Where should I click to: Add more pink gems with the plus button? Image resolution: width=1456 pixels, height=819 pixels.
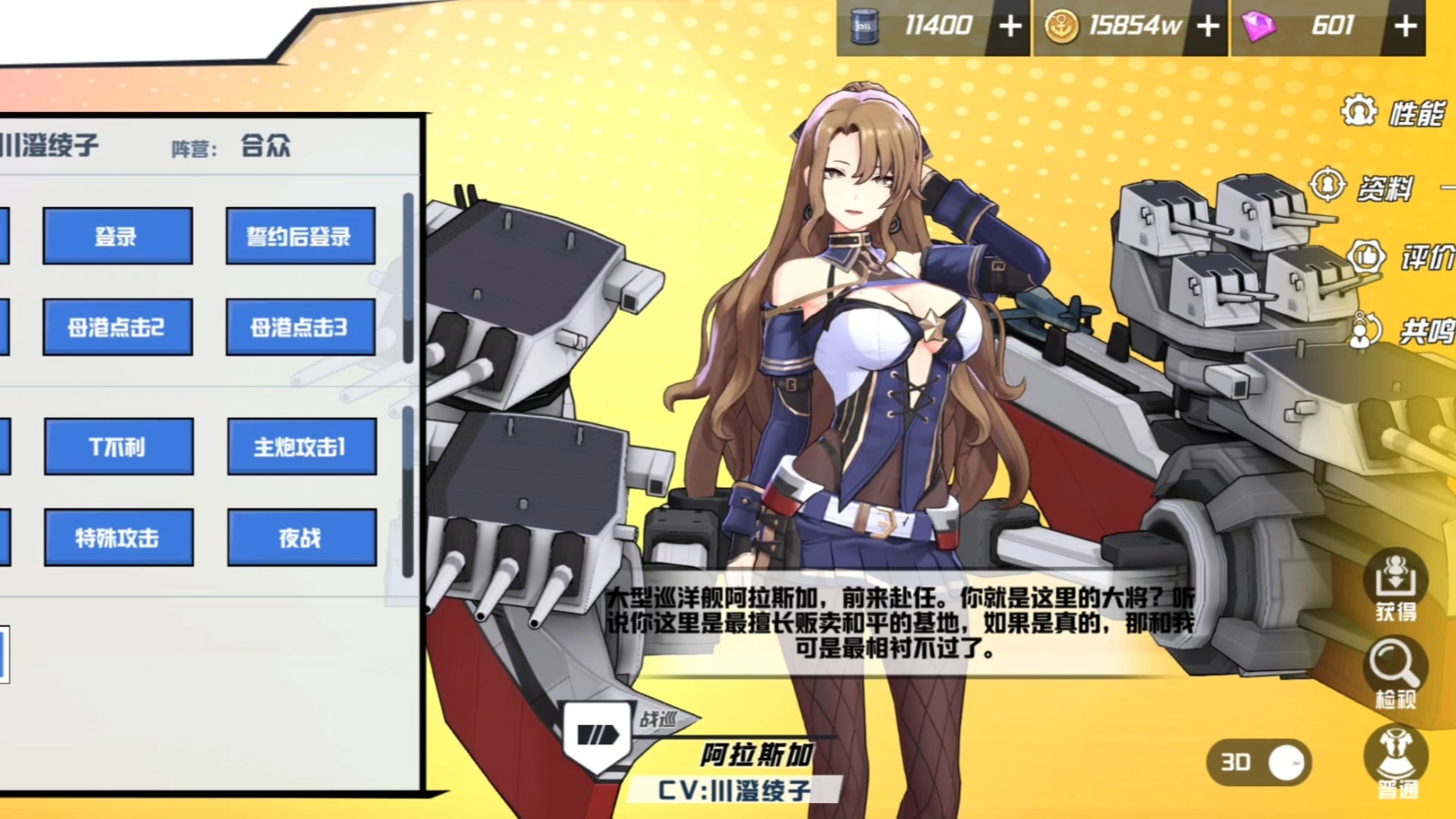[x=1405, y=27]
